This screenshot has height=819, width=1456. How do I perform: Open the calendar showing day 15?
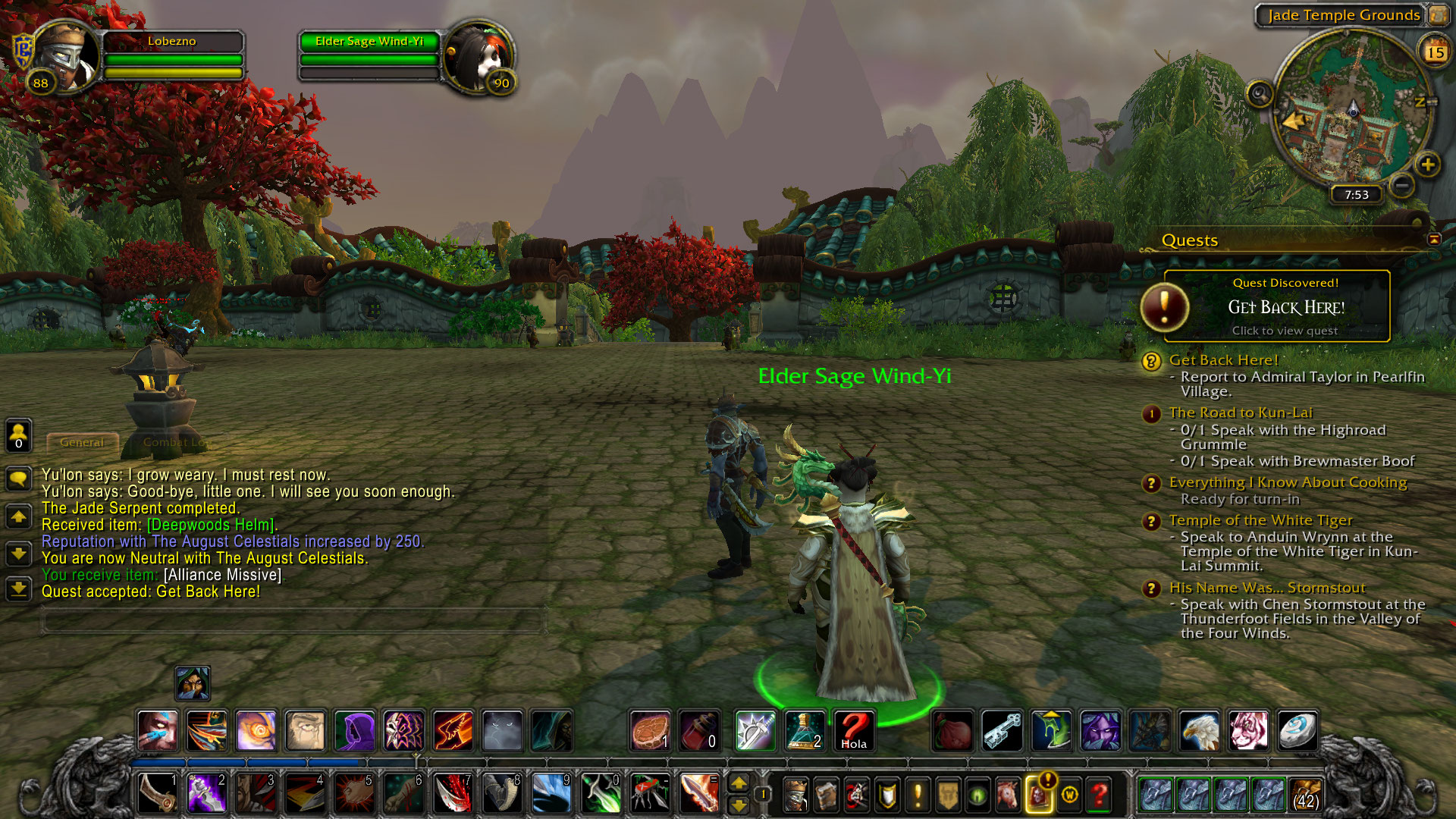coord(1435,52)
